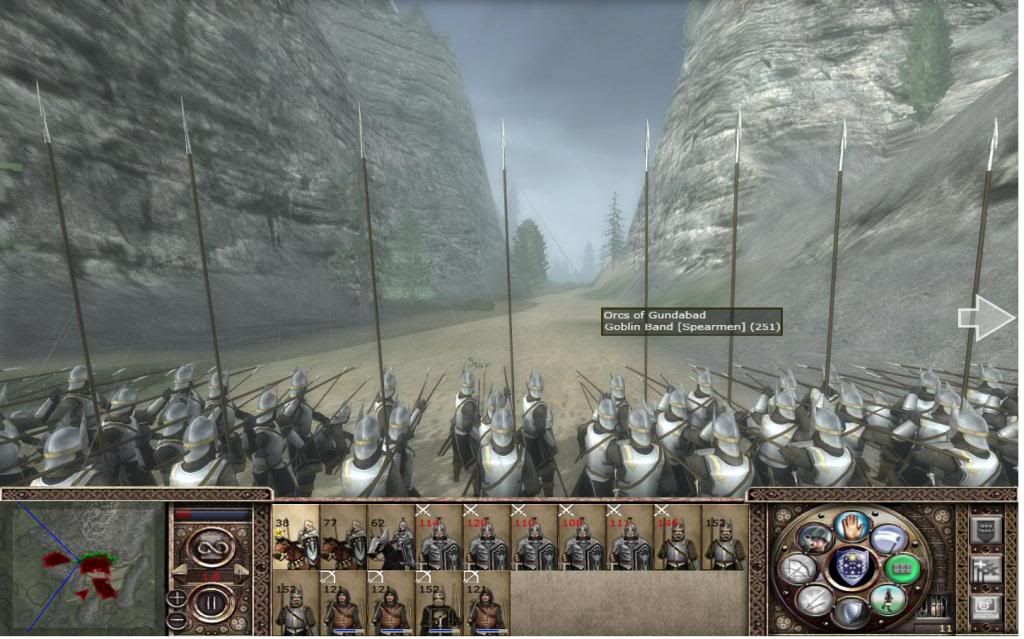Screen dimensions: 1024x639
Task: Click the infinity game speed button
Action: 210,545
